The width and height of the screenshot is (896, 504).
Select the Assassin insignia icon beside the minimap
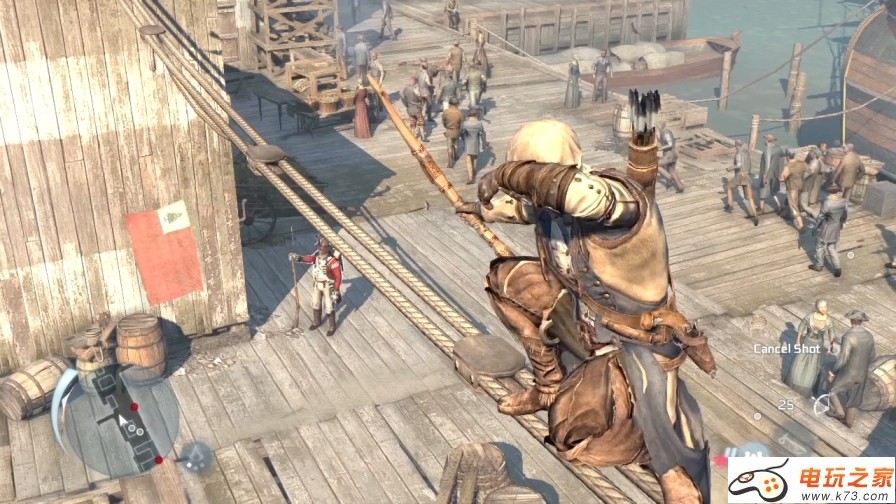click(x=196, y=454)
